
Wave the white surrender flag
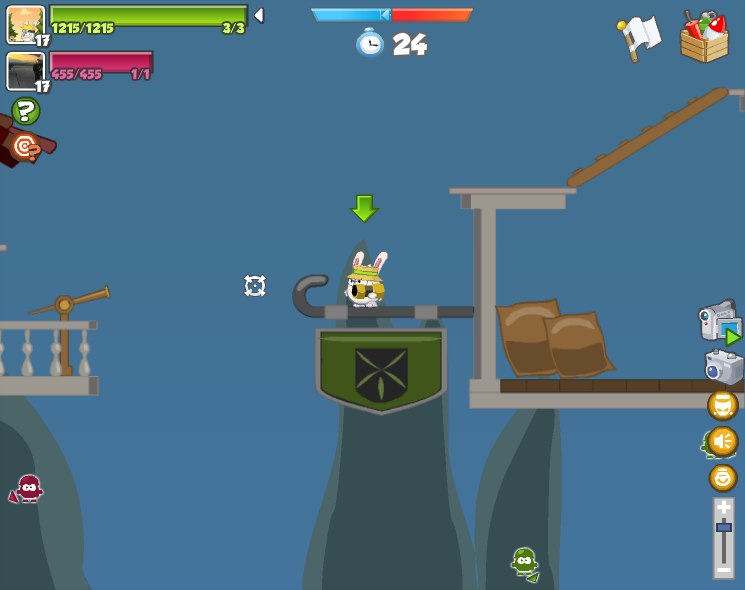(x=639, y=37)
